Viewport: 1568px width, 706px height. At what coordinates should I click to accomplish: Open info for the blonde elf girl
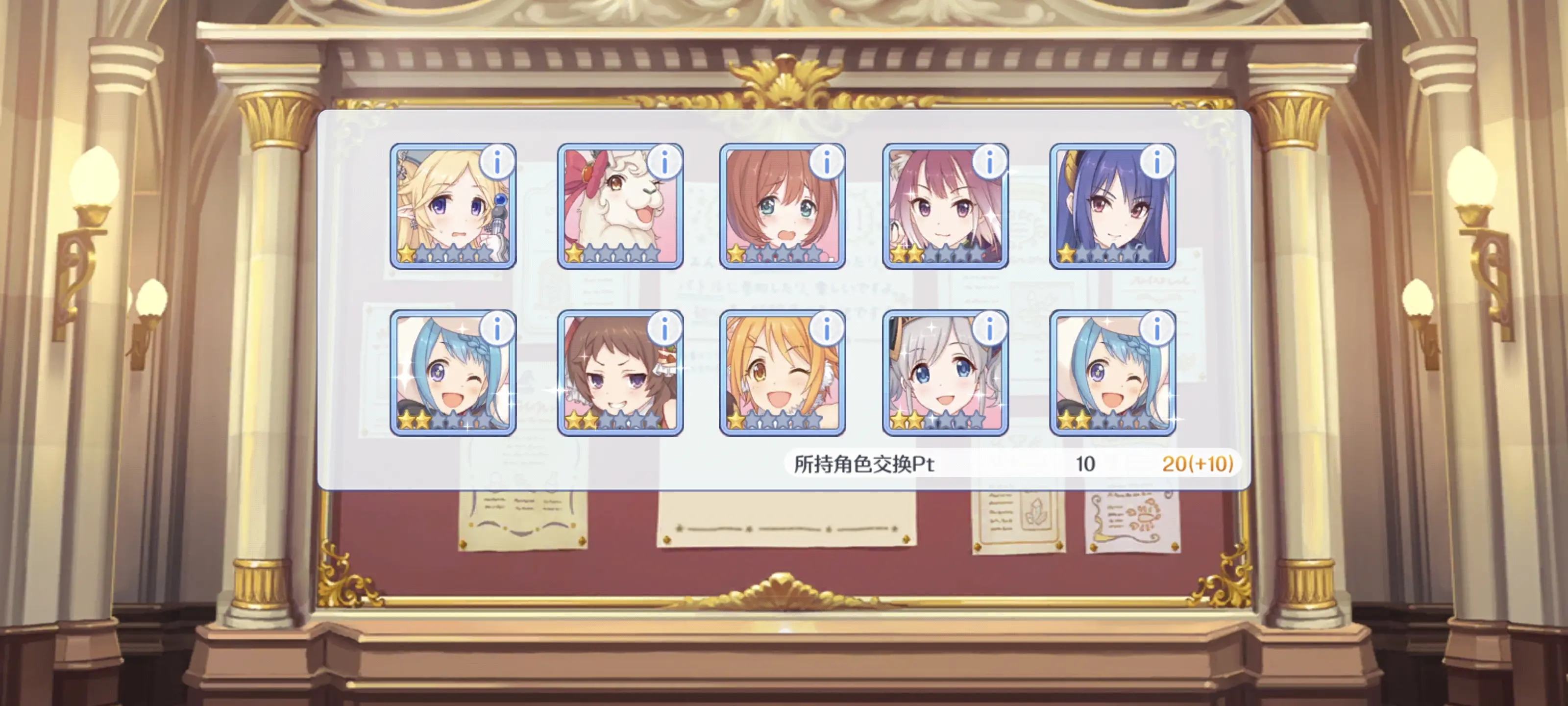pos(497,162)
